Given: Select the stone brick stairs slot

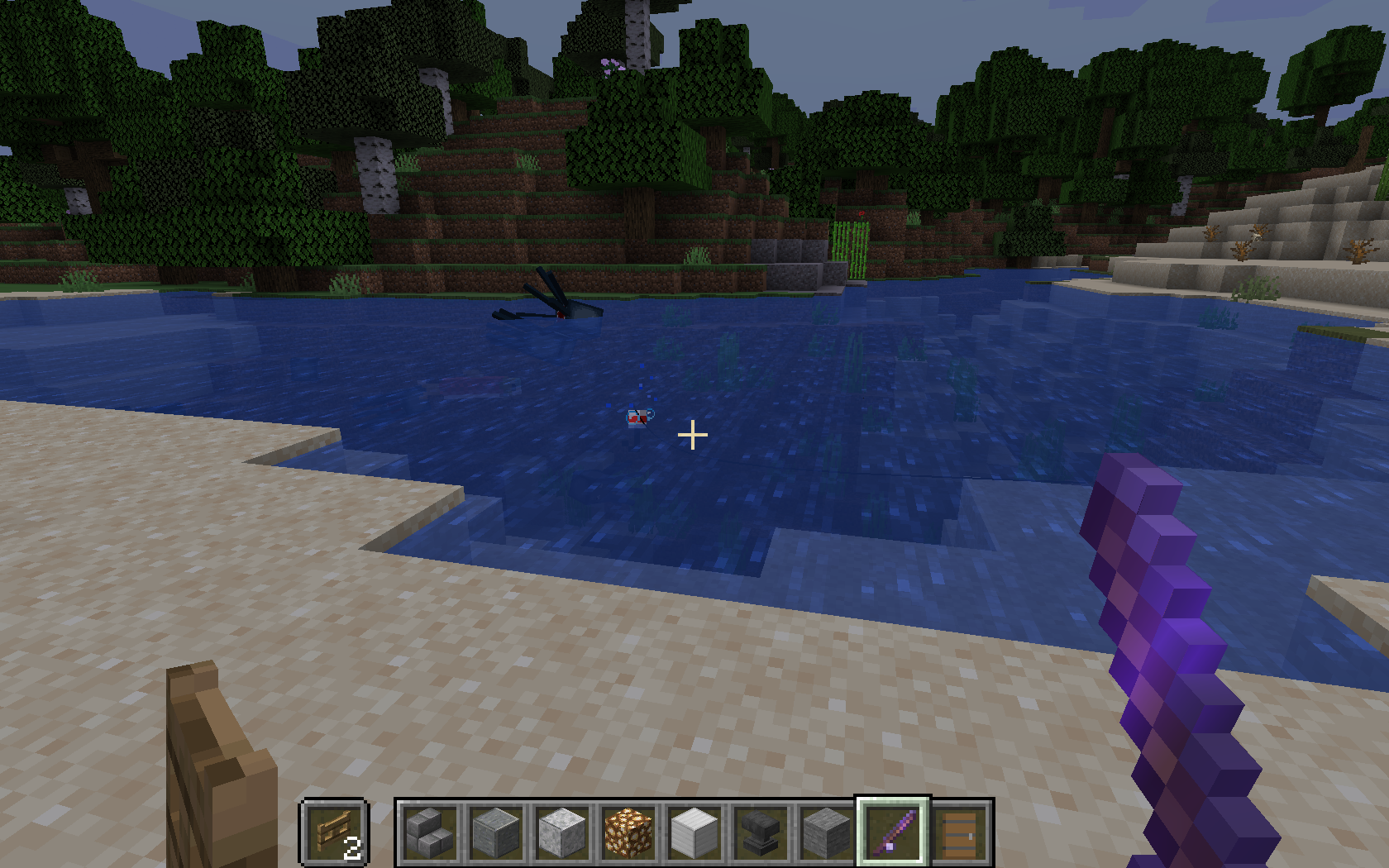Looking at the screenshot, I should pos(430,832).
